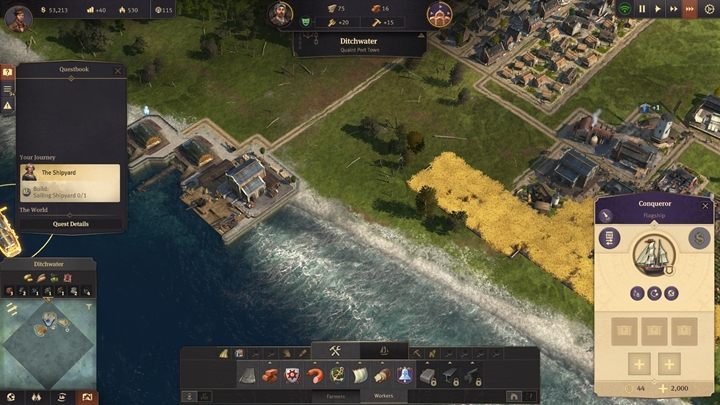
Task: Open the settings gear menu
Action: [711, 9]
